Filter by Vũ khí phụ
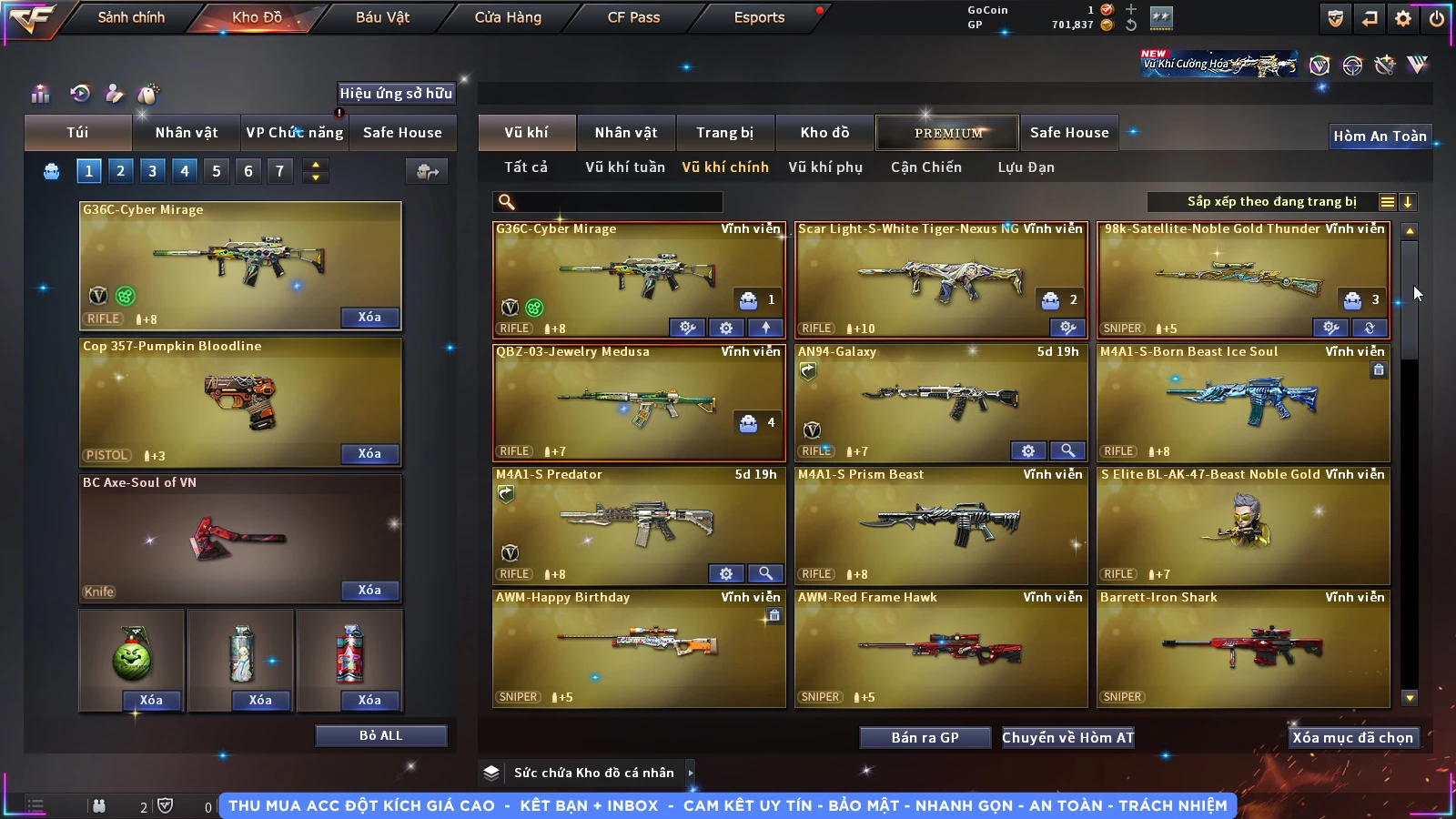This screenshot has width=1456, height=819. coord(824,167)
